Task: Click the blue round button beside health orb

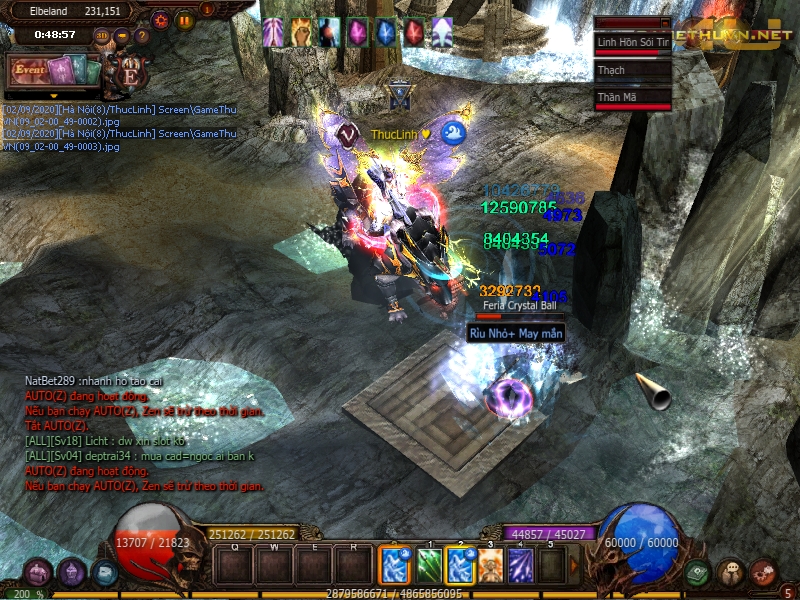Action: pyautogui.click(x=105, y=573)
